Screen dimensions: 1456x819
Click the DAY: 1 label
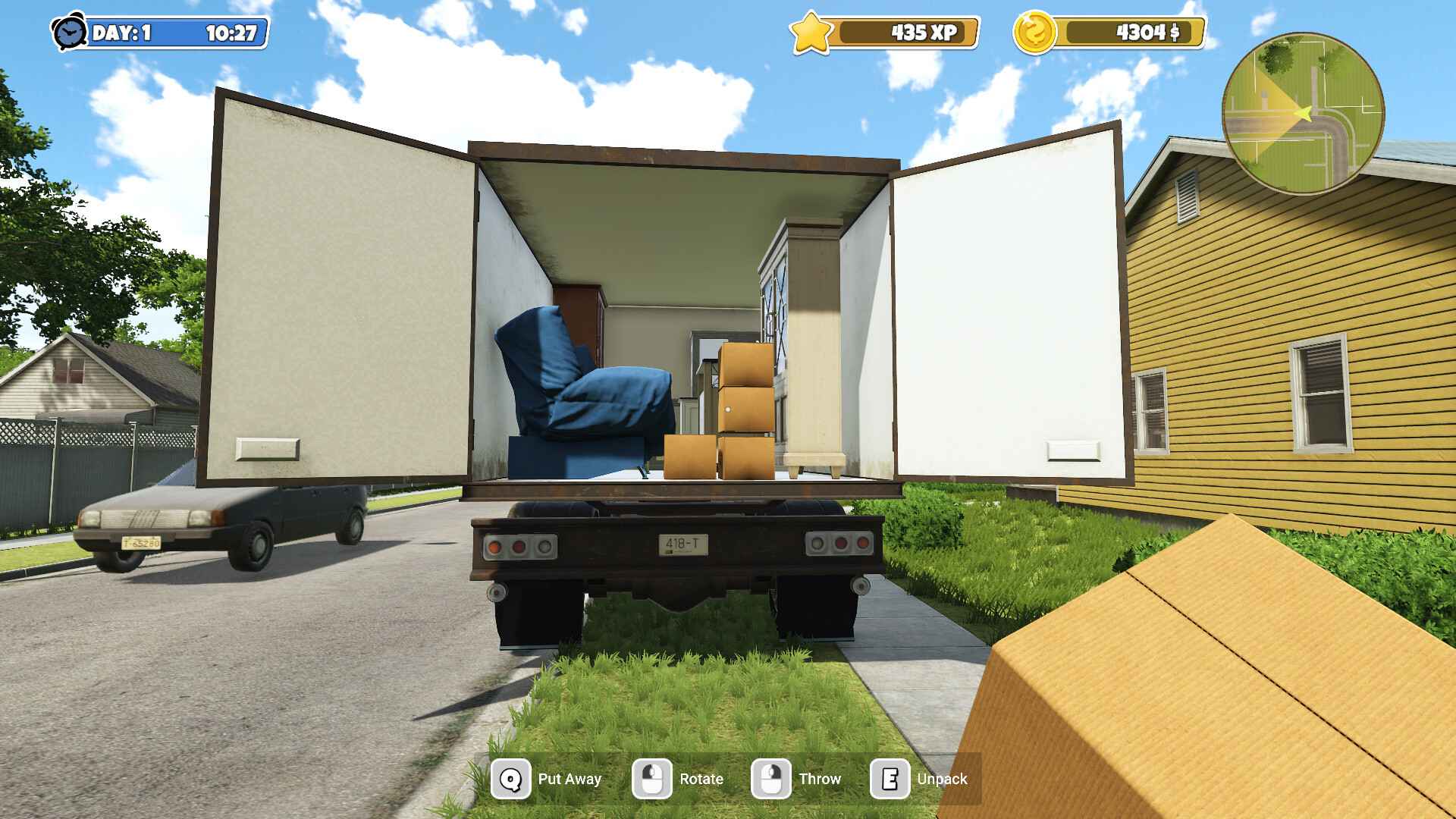[121, 32]
